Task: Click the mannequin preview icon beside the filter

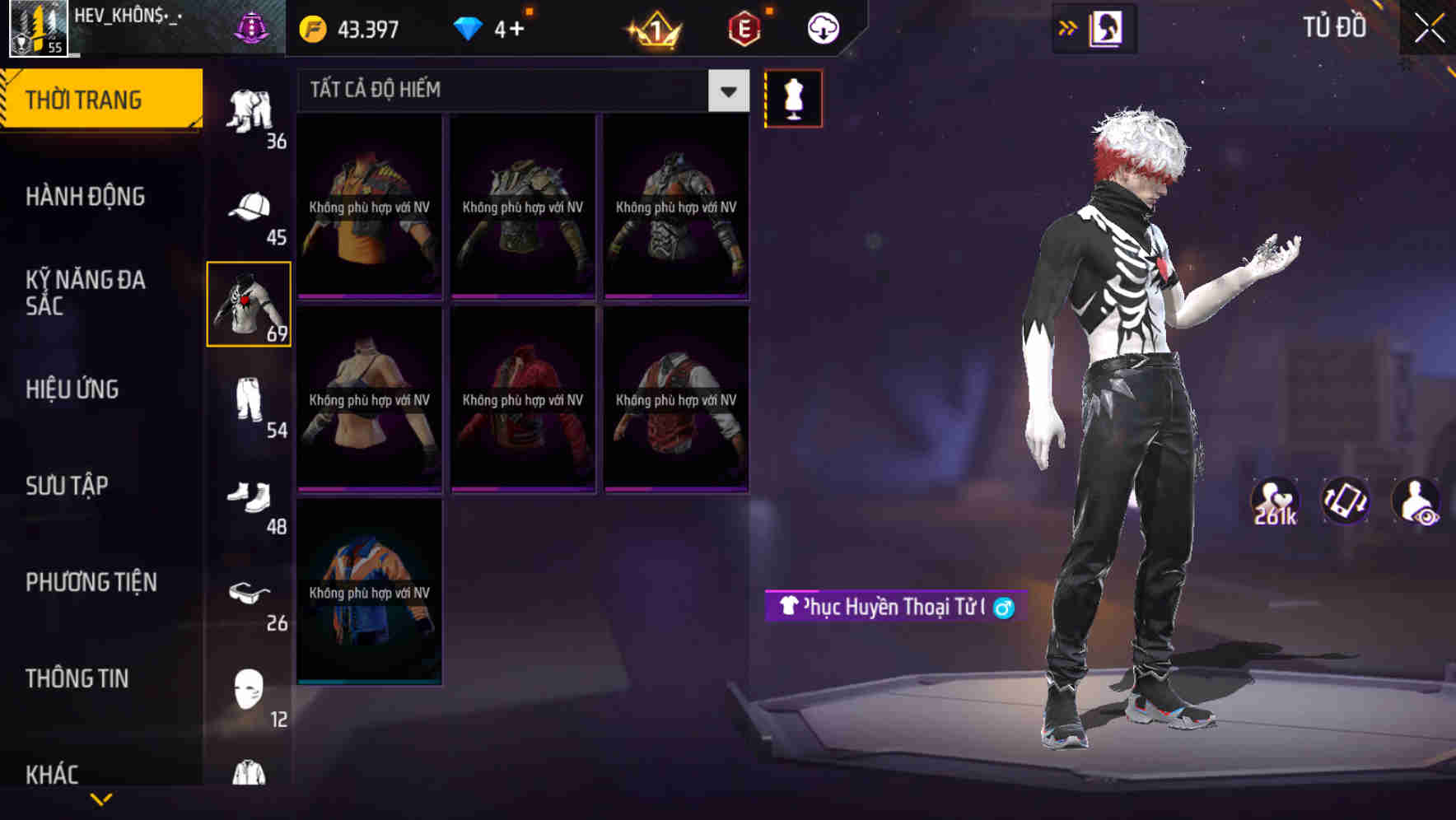Action: click(x=793, y=97)
